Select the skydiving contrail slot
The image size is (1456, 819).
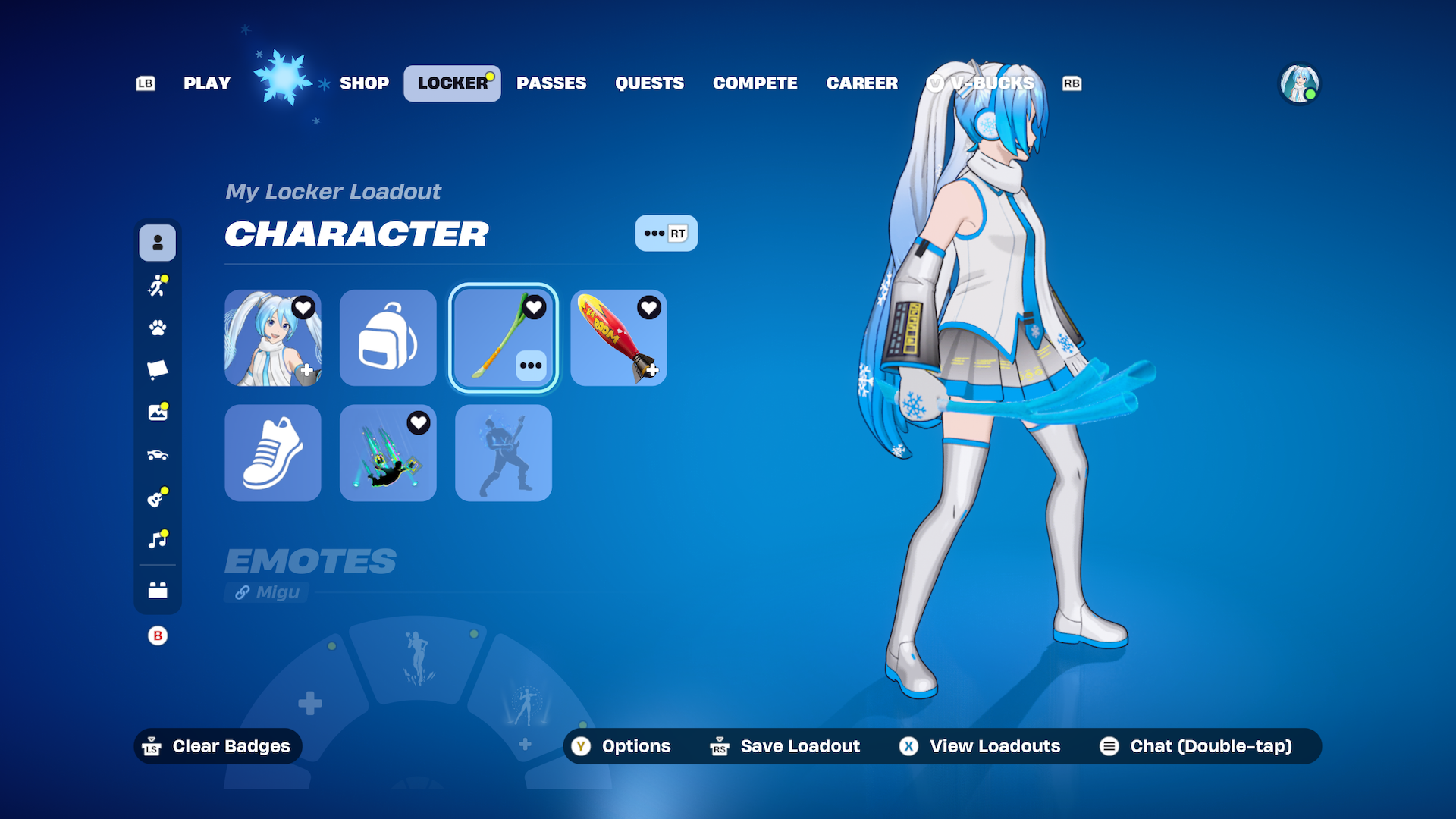(x=388, y=453)
